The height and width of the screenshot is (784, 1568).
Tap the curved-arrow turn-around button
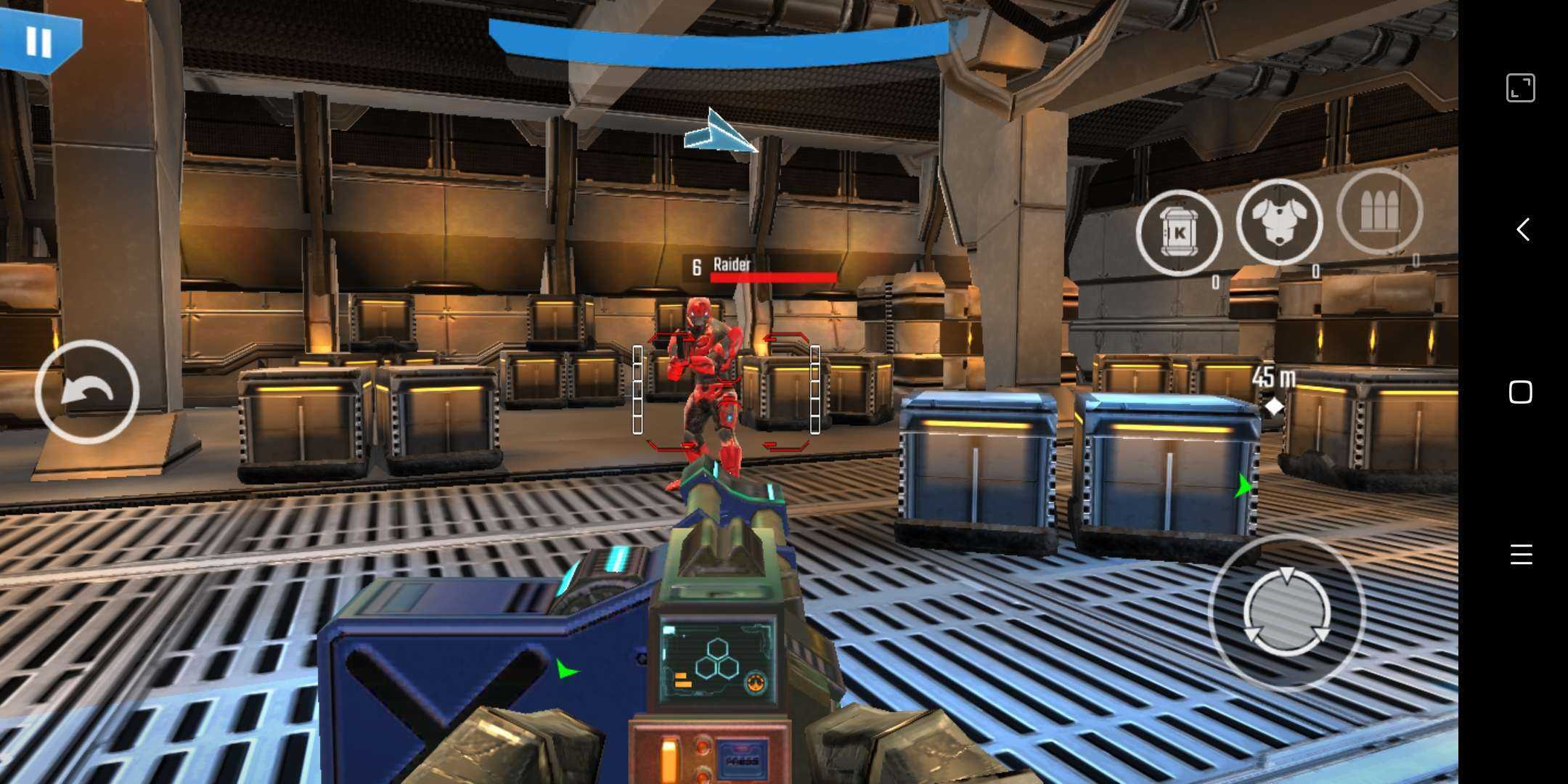[x=87, y=392]
